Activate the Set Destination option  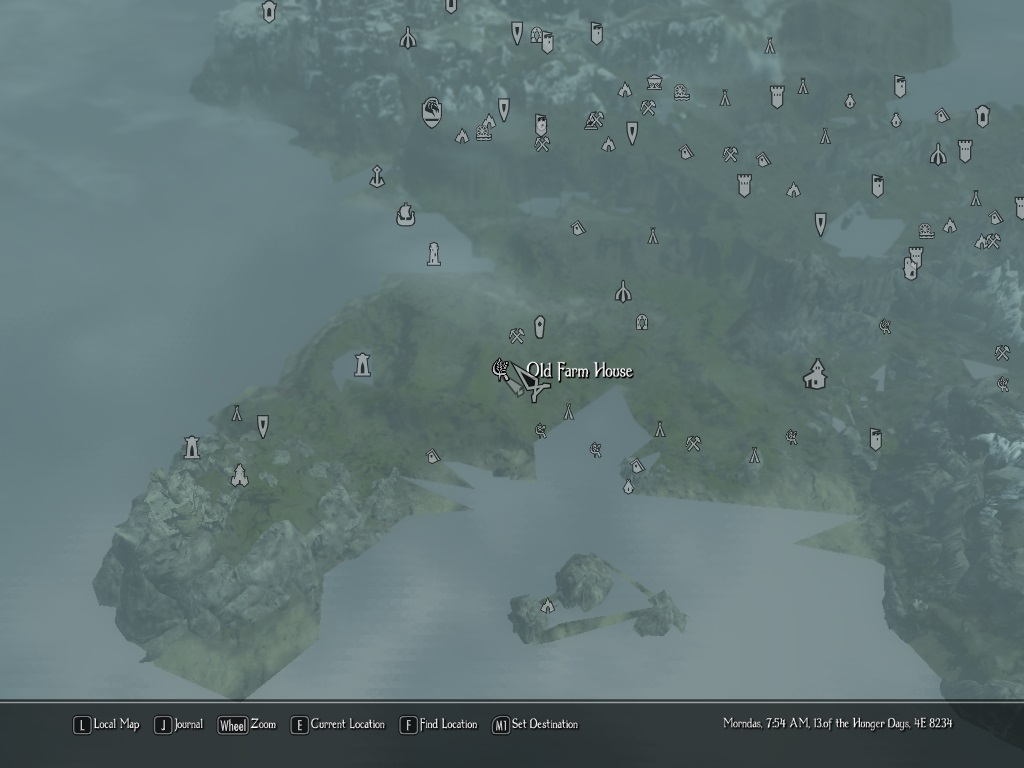(x=535, y=725)
